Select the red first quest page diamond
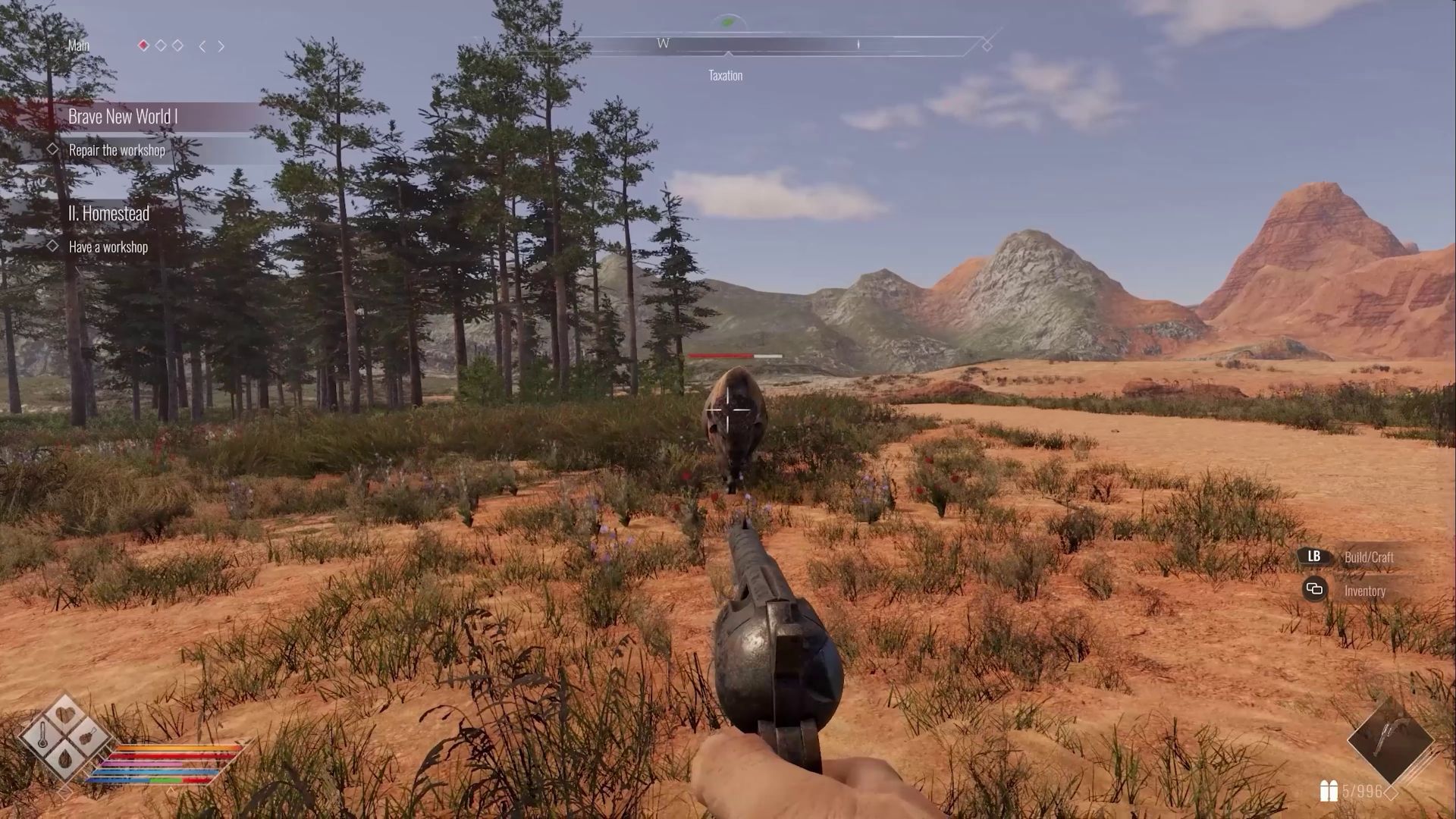The width and height of the screenshot is (1456, 819). point(143,45)
